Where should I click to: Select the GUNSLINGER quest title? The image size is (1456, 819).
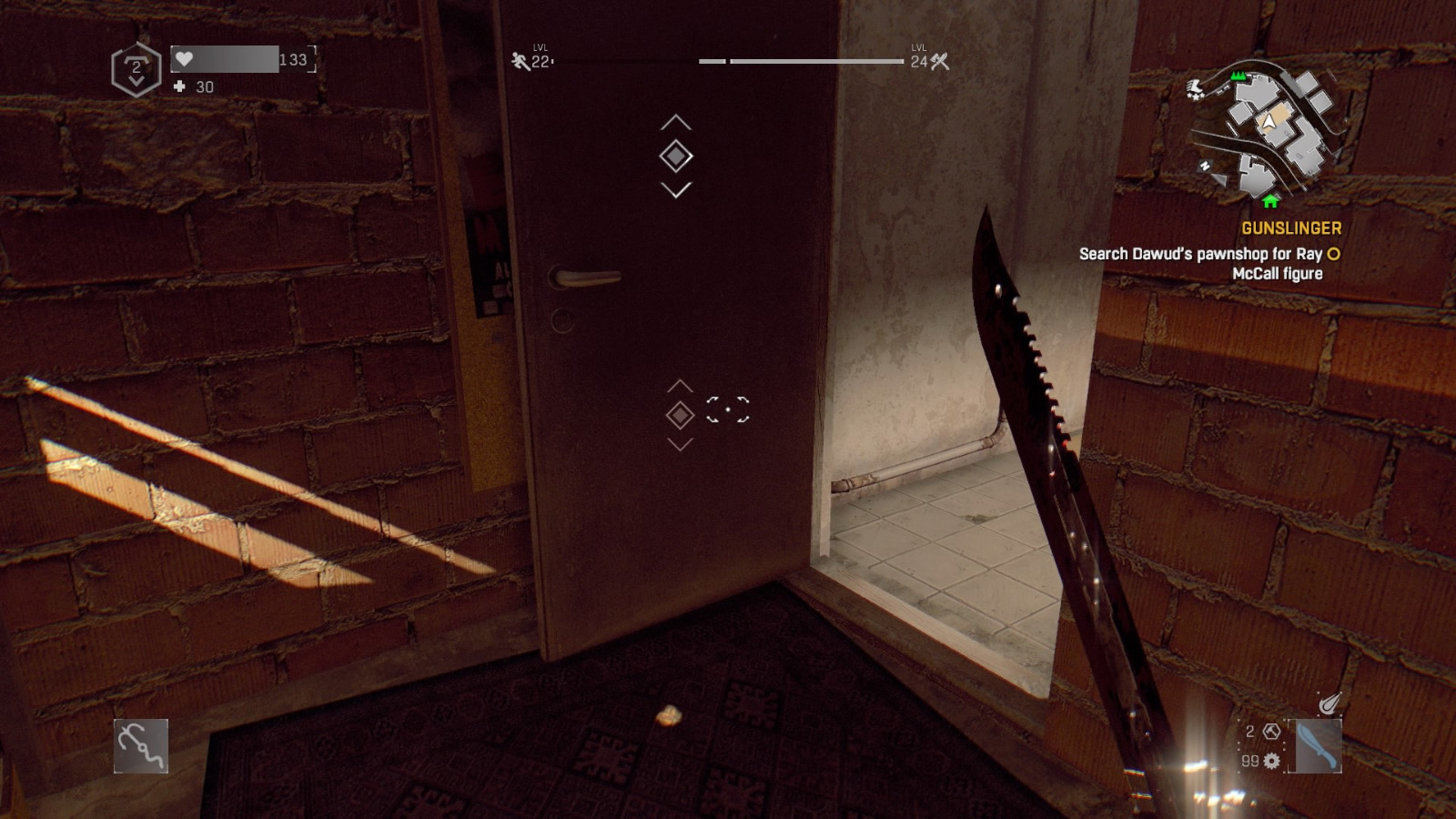(x=1290, y=227)
